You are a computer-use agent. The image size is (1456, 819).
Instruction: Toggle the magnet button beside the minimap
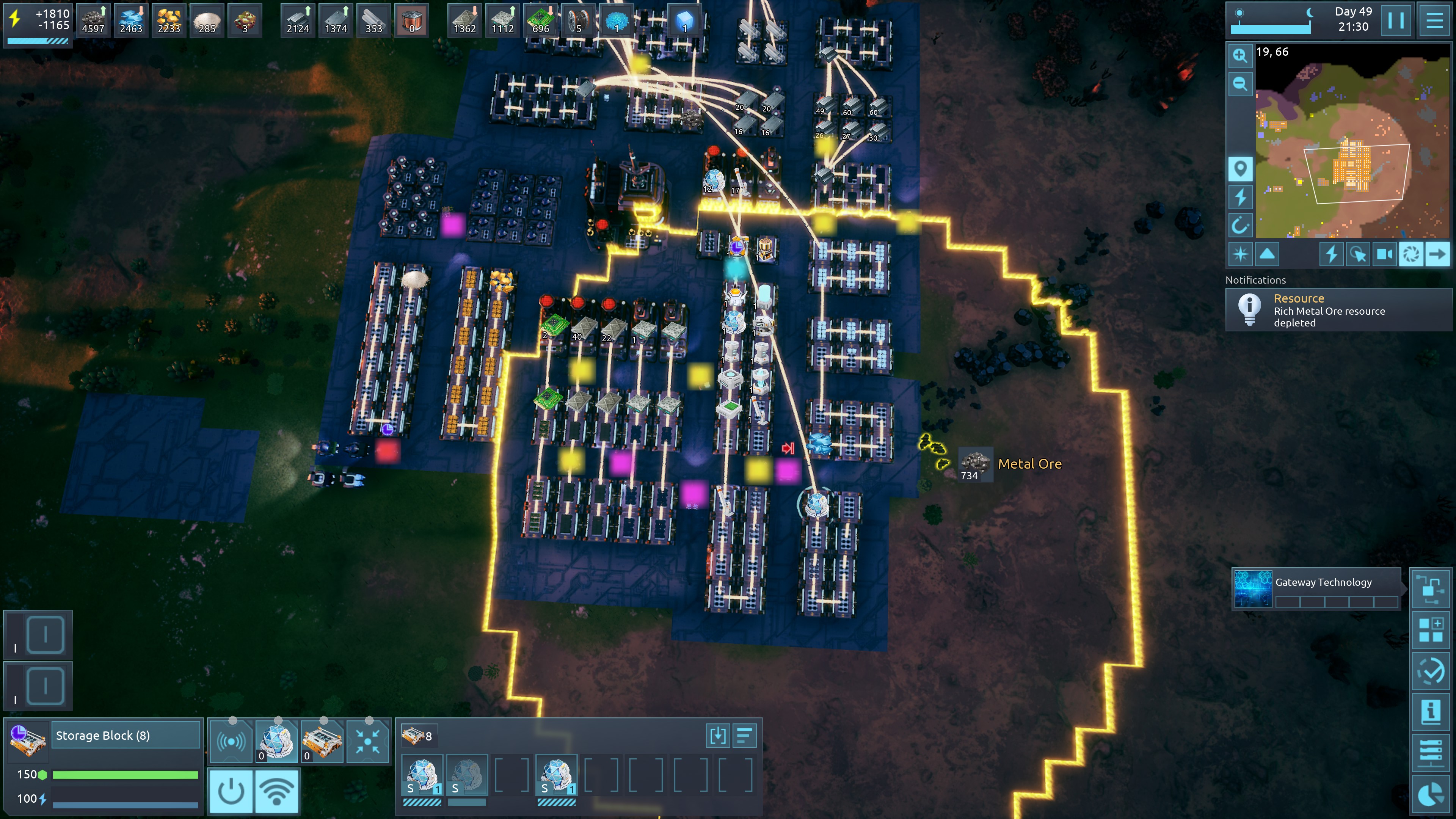[x=1240, y=226]
